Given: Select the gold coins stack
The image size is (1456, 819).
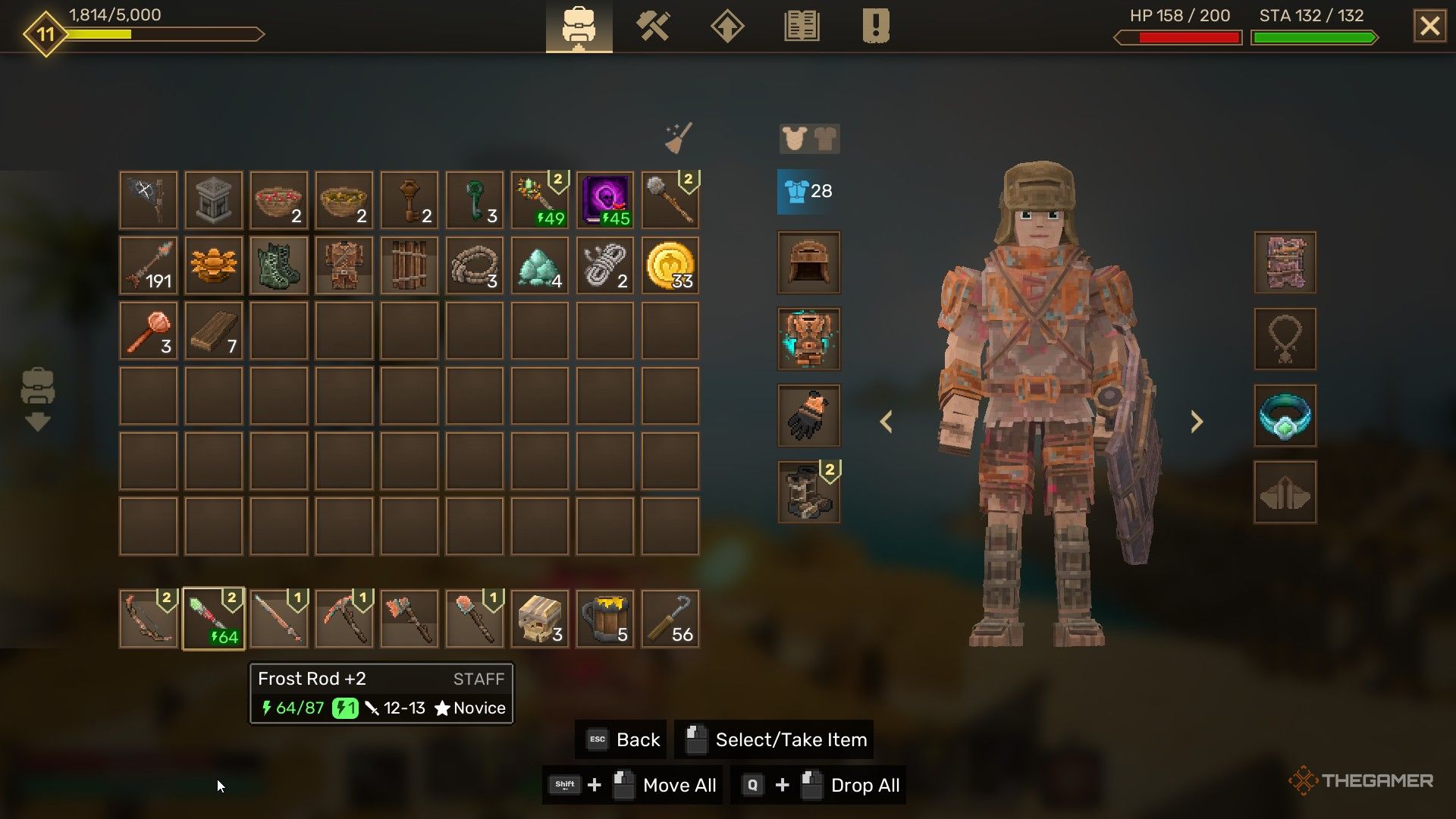Looking at the screenshot, I should coord(670,265).
